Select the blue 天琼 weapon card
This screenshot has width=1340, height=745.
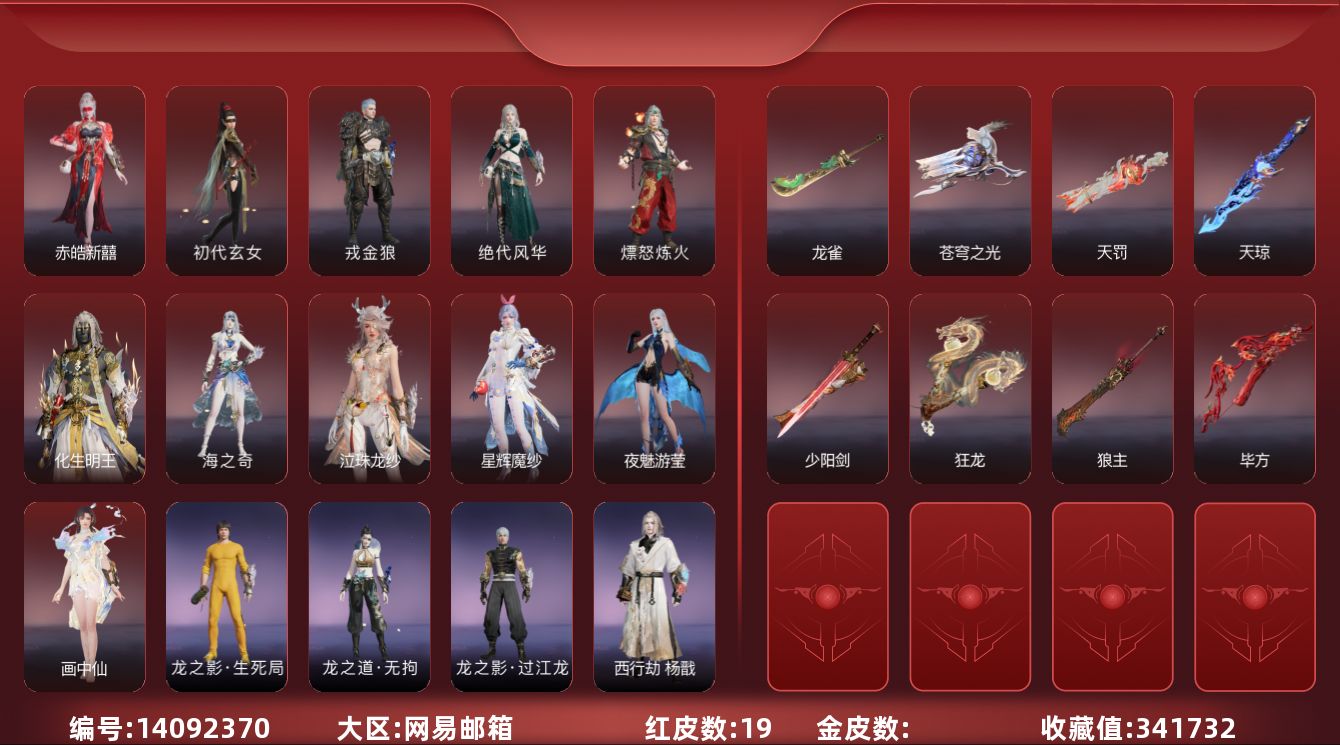pos(1254,180)
